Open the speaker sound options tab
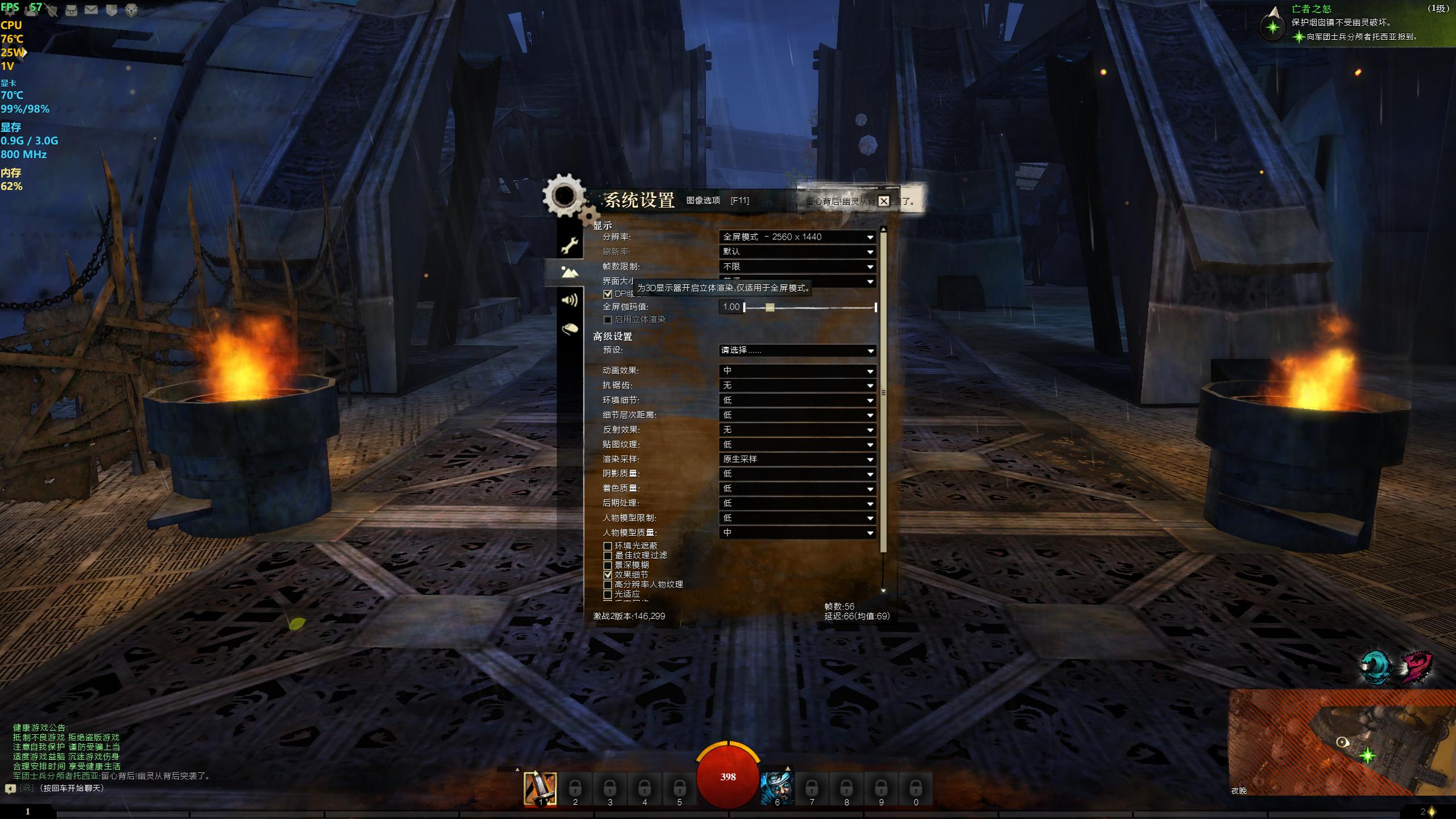The height and width of the screenshot is (819, 1456). point(569,300)
